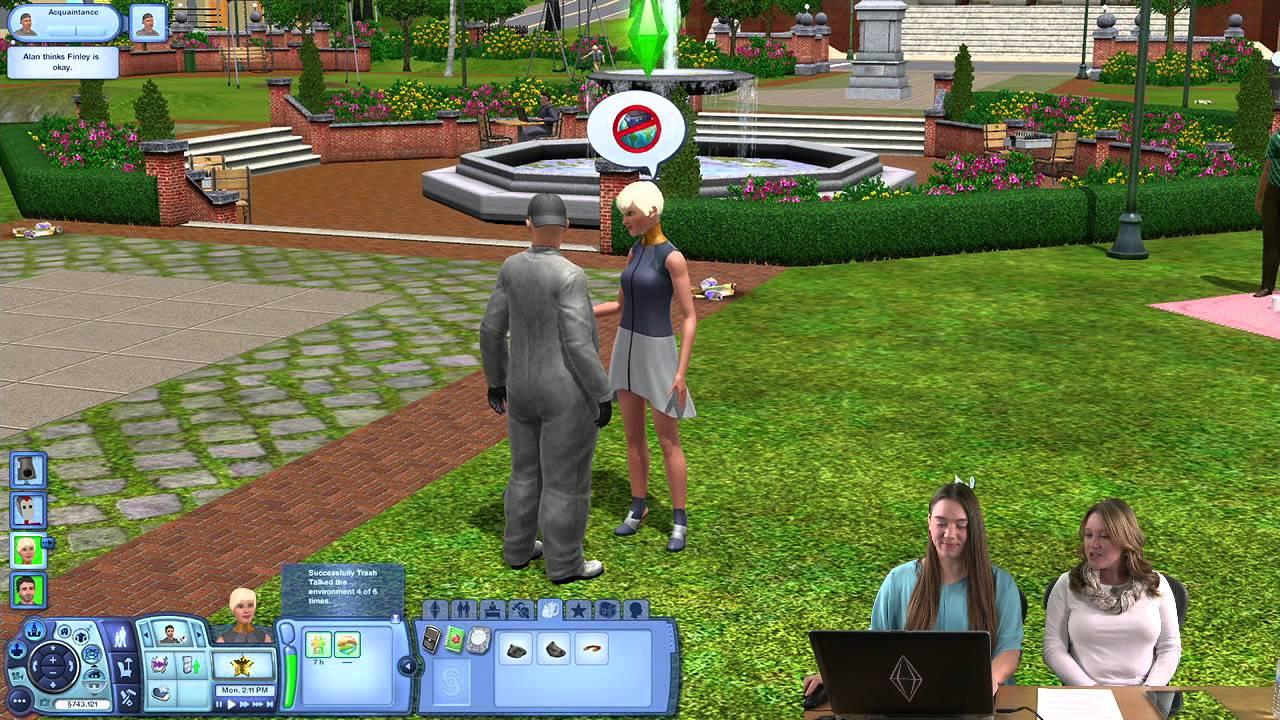Viewport: 1280px width, 720px height.
Task: Click the right arrow to cycle the career panel
Action: [x=198, y=634]
